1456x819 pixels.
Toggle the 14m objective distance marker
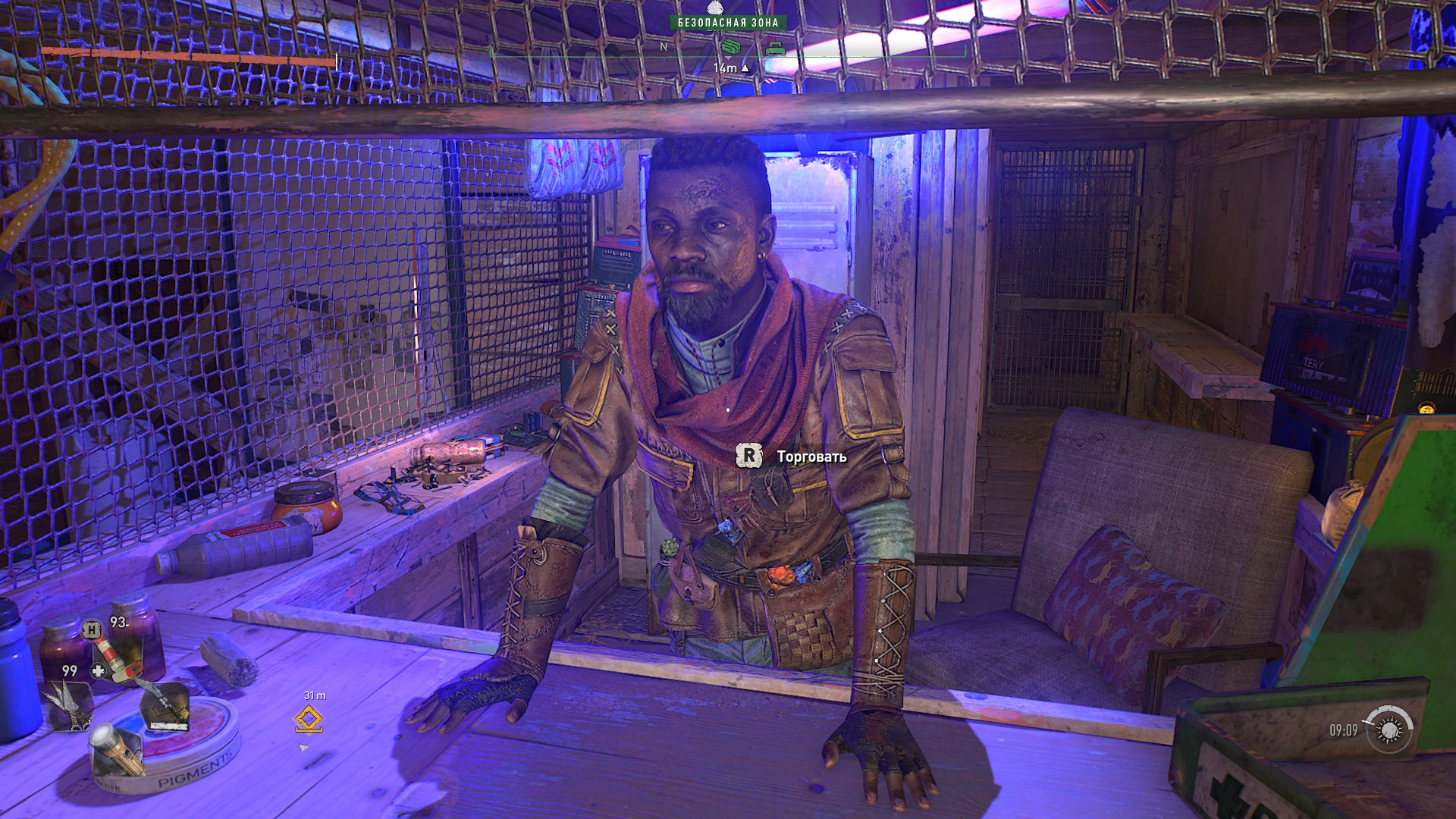pyautogui.click(x=725, y=68)
